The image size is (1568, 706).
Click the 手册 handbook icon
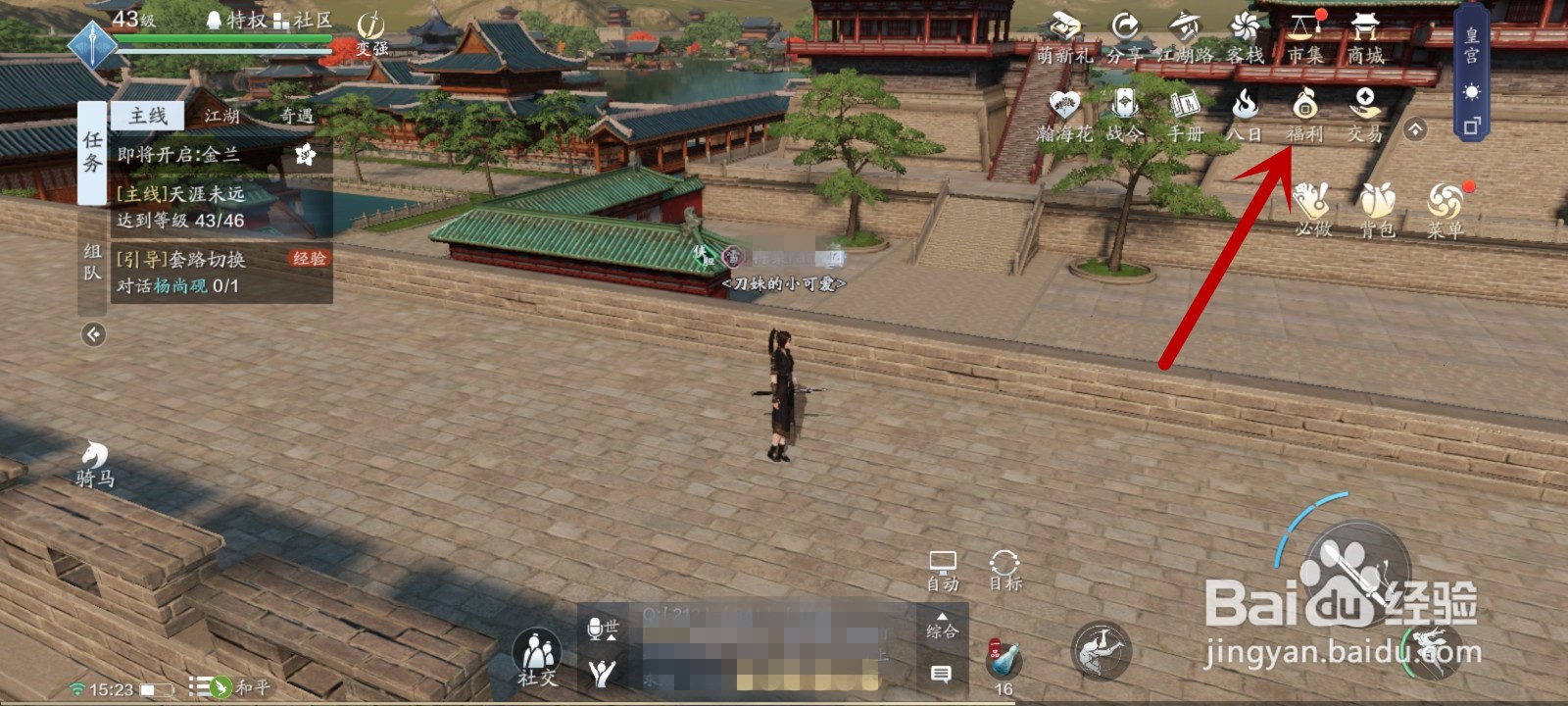tap(1185, 110)
